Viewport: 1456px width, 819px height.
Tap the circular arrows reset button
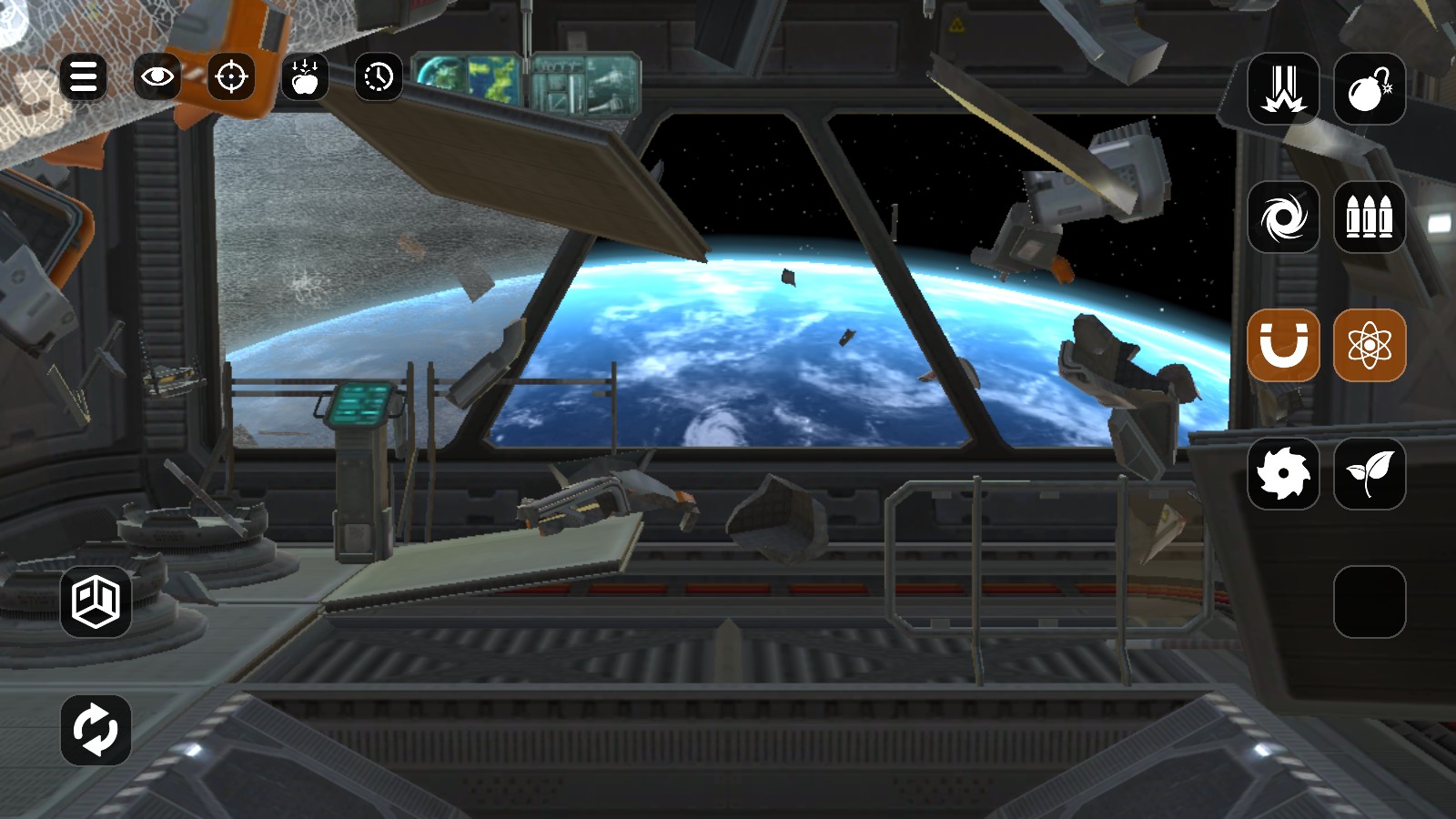tap(96, 730)
